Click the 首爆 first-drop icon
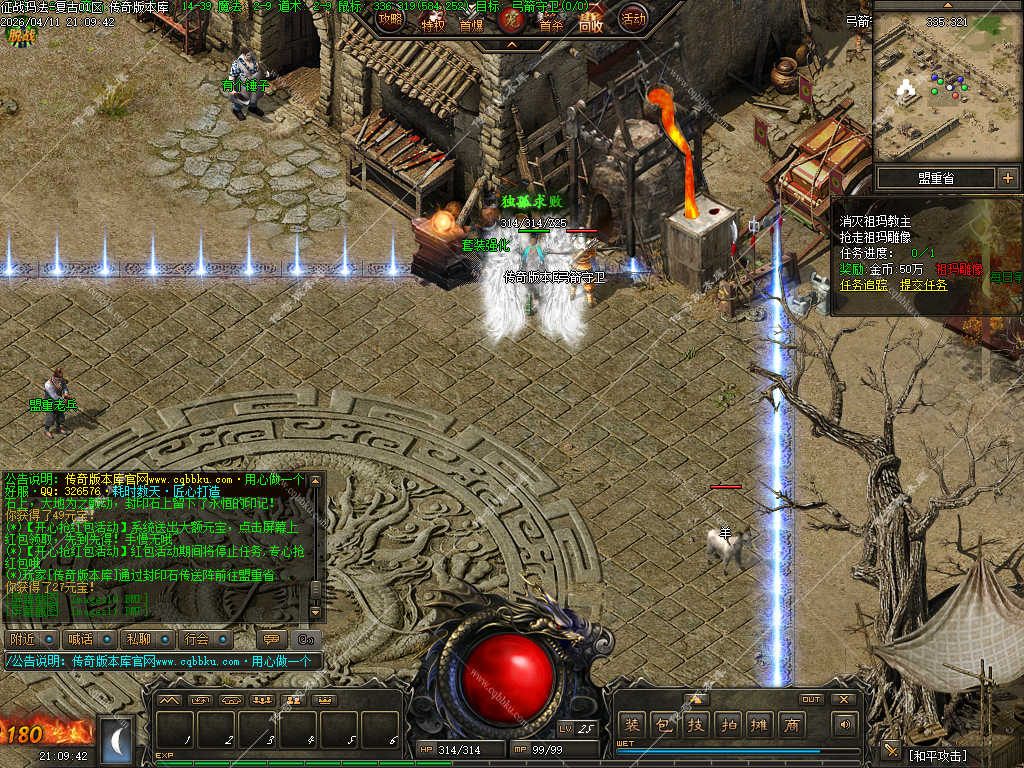The image size is (1024, 768). pos(471,22)
